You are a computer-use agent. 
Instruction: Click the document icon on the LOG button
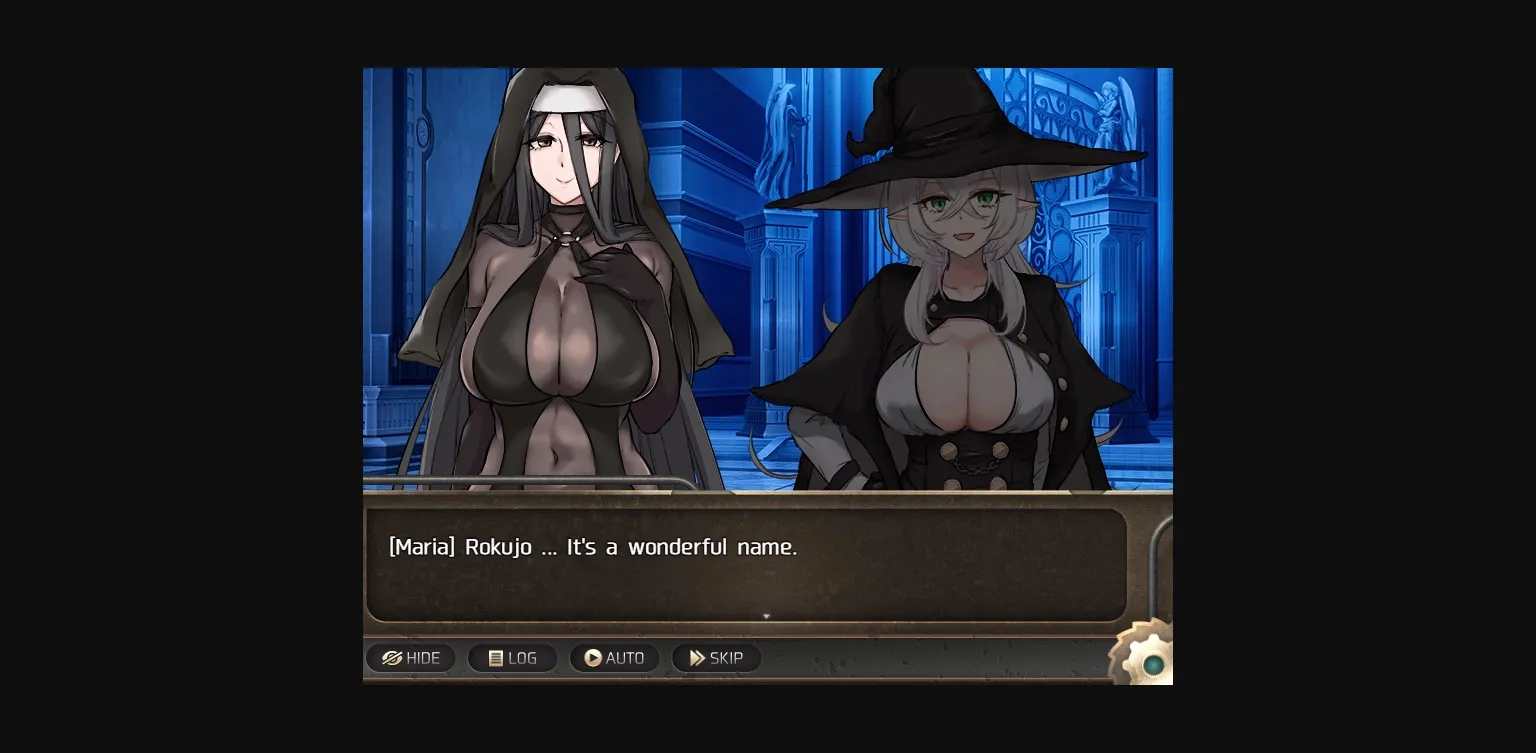(x=494, y=658)
